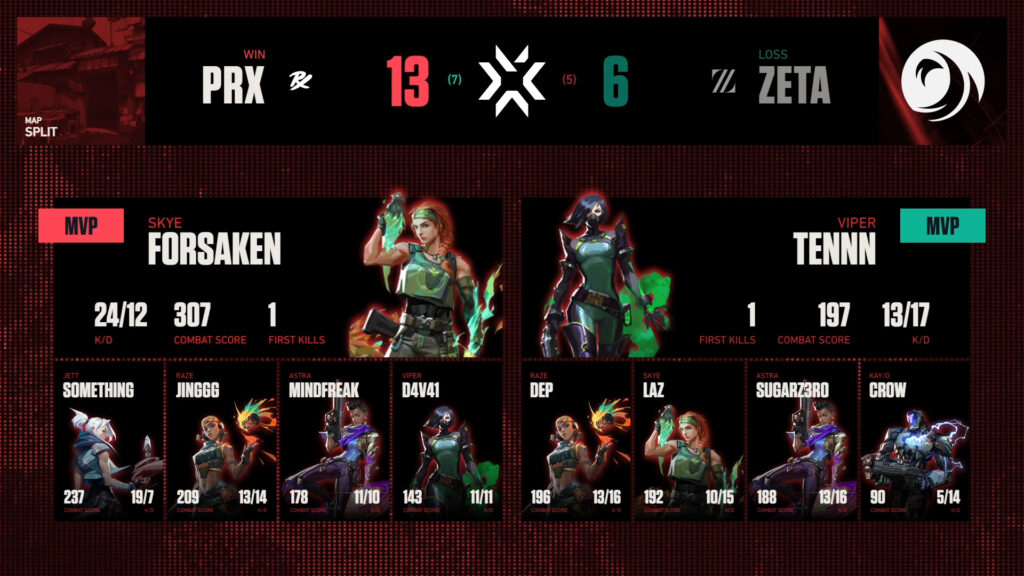Open the FORSAKEN MVP panel
Screen dimensions: 1024x576
(277, 277)
